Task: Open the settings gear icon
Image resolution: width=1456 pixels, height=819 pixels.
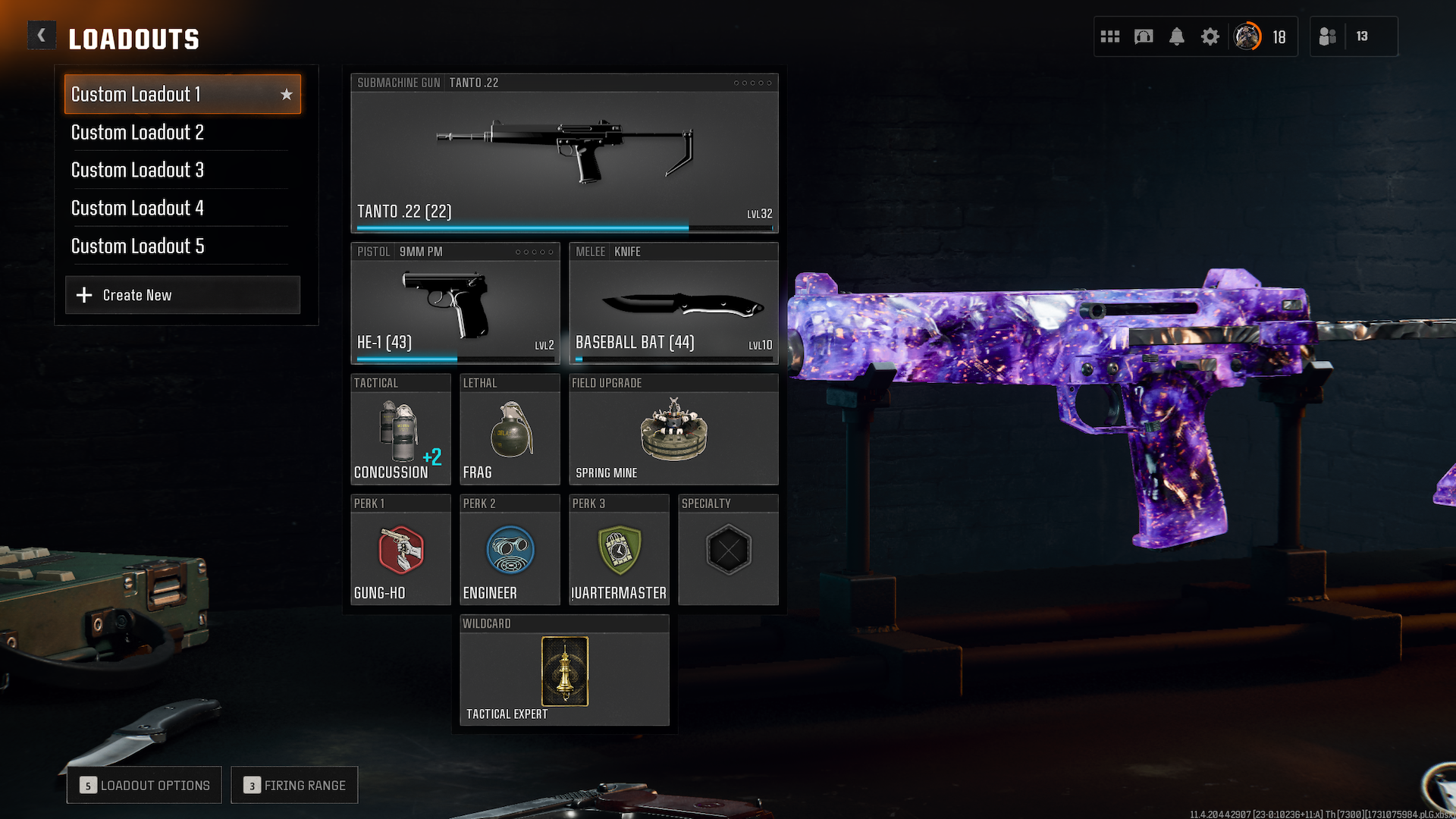Action: pyautogui.click(x=1210, y=36)
